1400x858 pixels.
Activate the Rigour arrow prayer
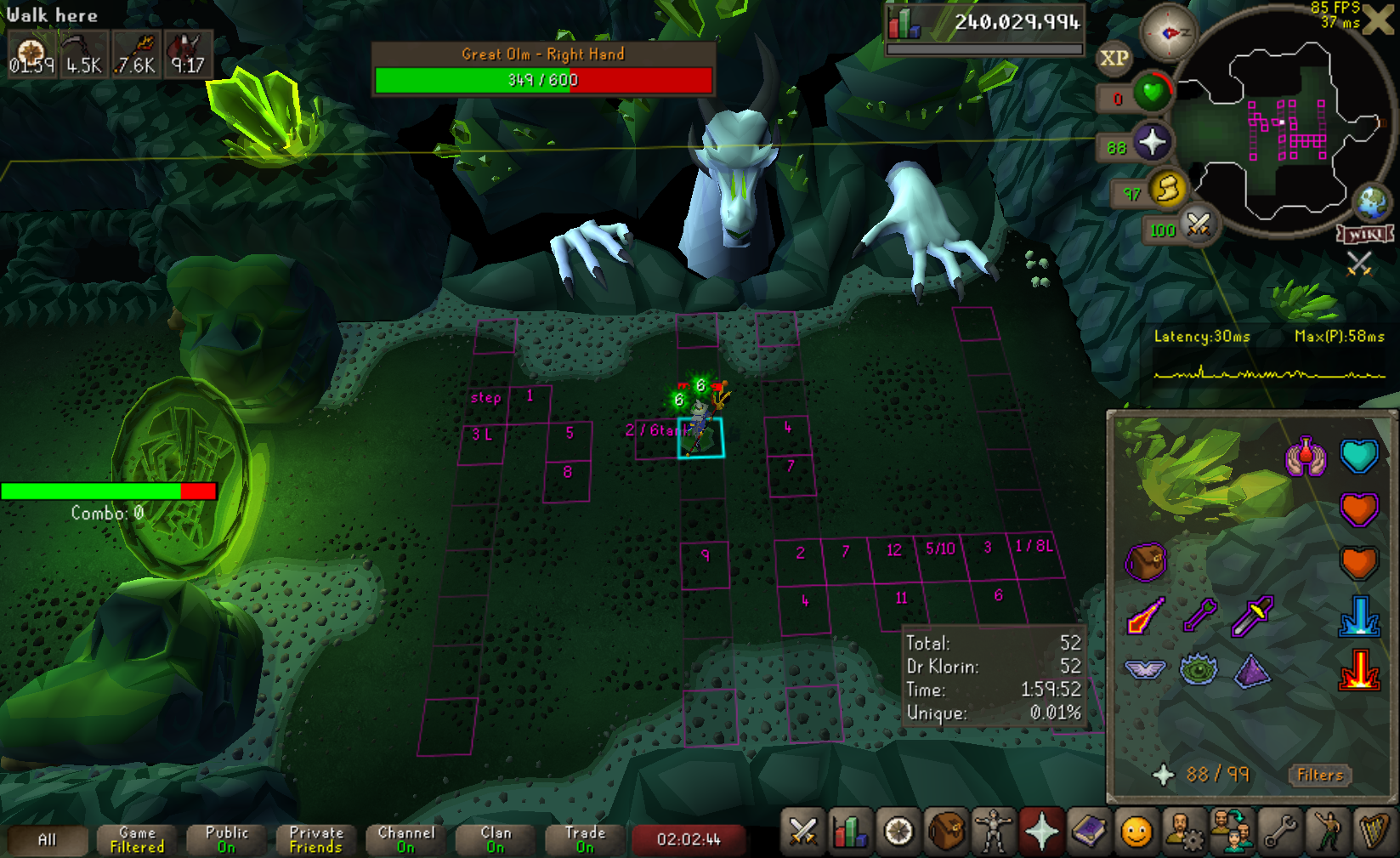click(x=1199, y=614)
